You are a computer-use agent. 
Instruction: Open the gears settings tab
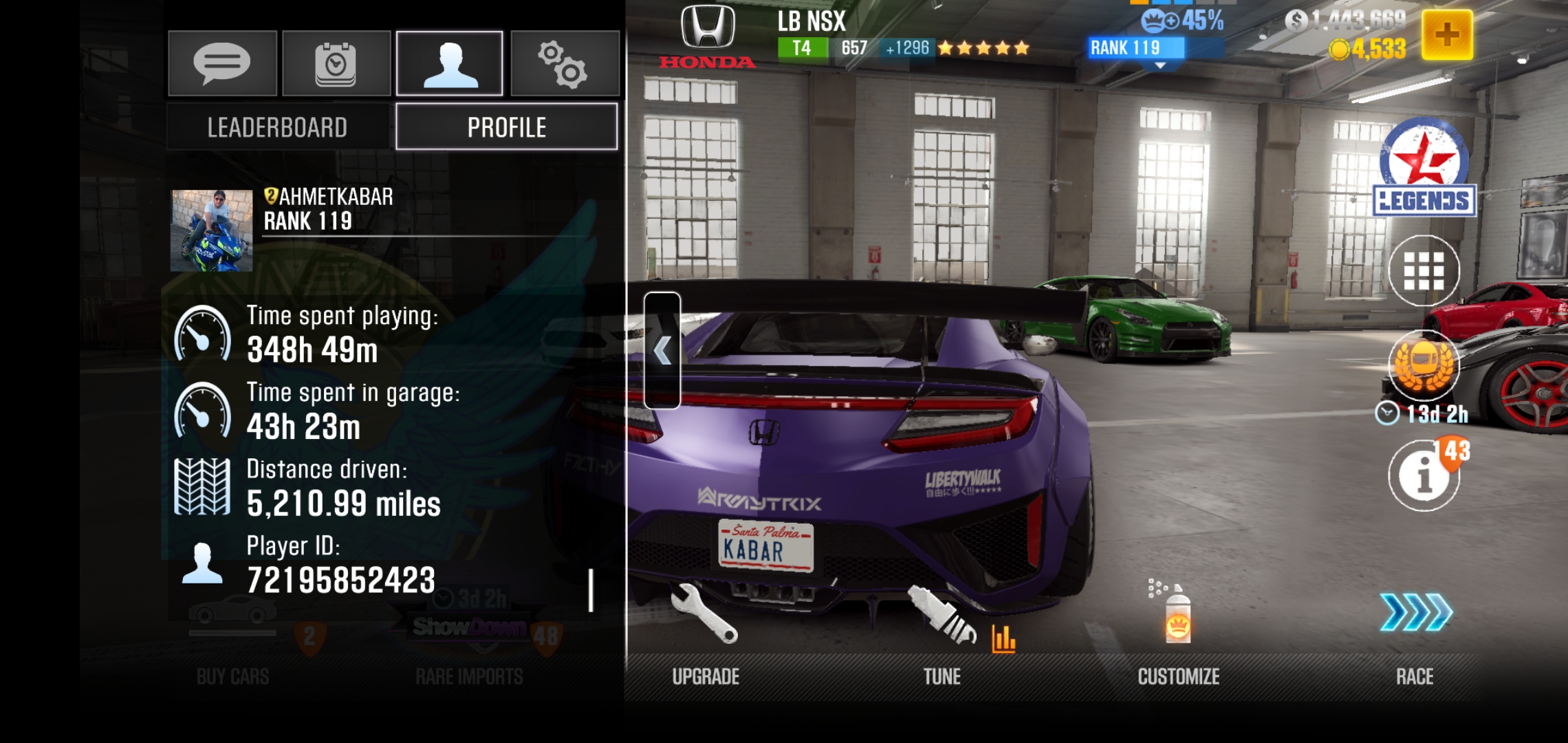[x=564, y=63]
